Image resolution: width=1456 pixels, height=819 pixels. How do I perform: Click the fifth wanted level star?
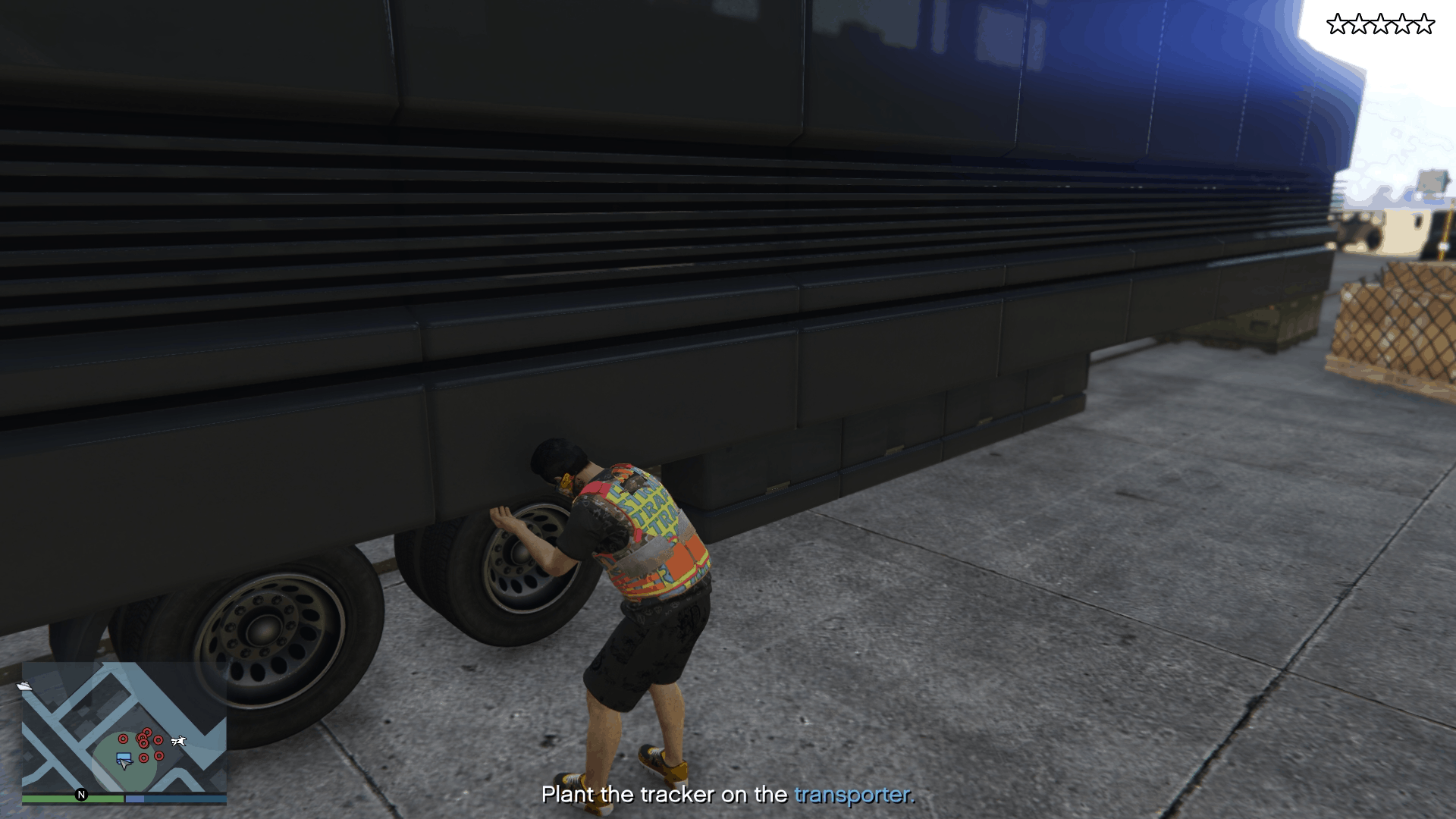[x=1423, y=24]
